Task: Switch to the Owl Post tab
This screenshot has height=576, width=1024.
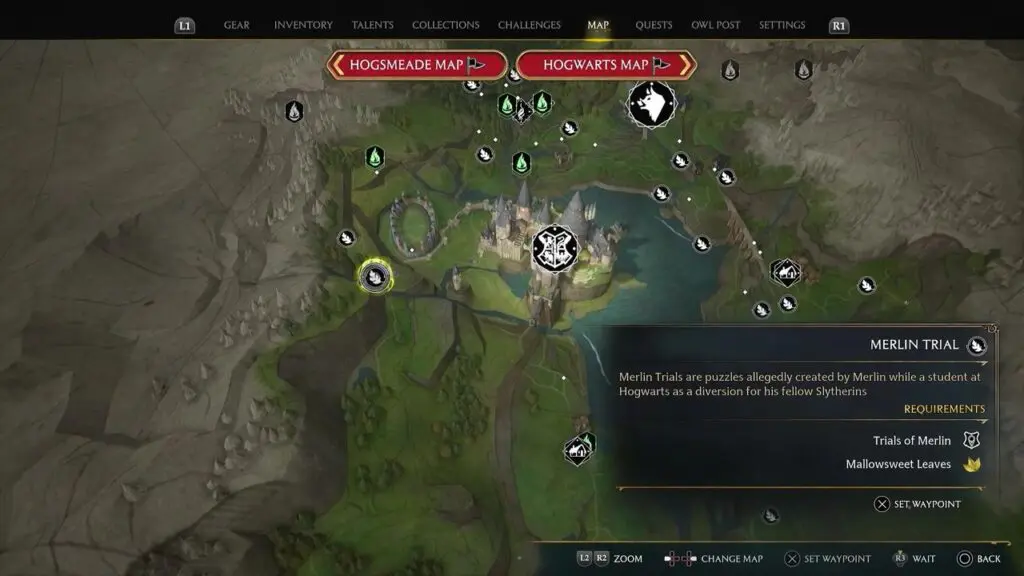Action: pyautogui.click(x=716, y=25)
